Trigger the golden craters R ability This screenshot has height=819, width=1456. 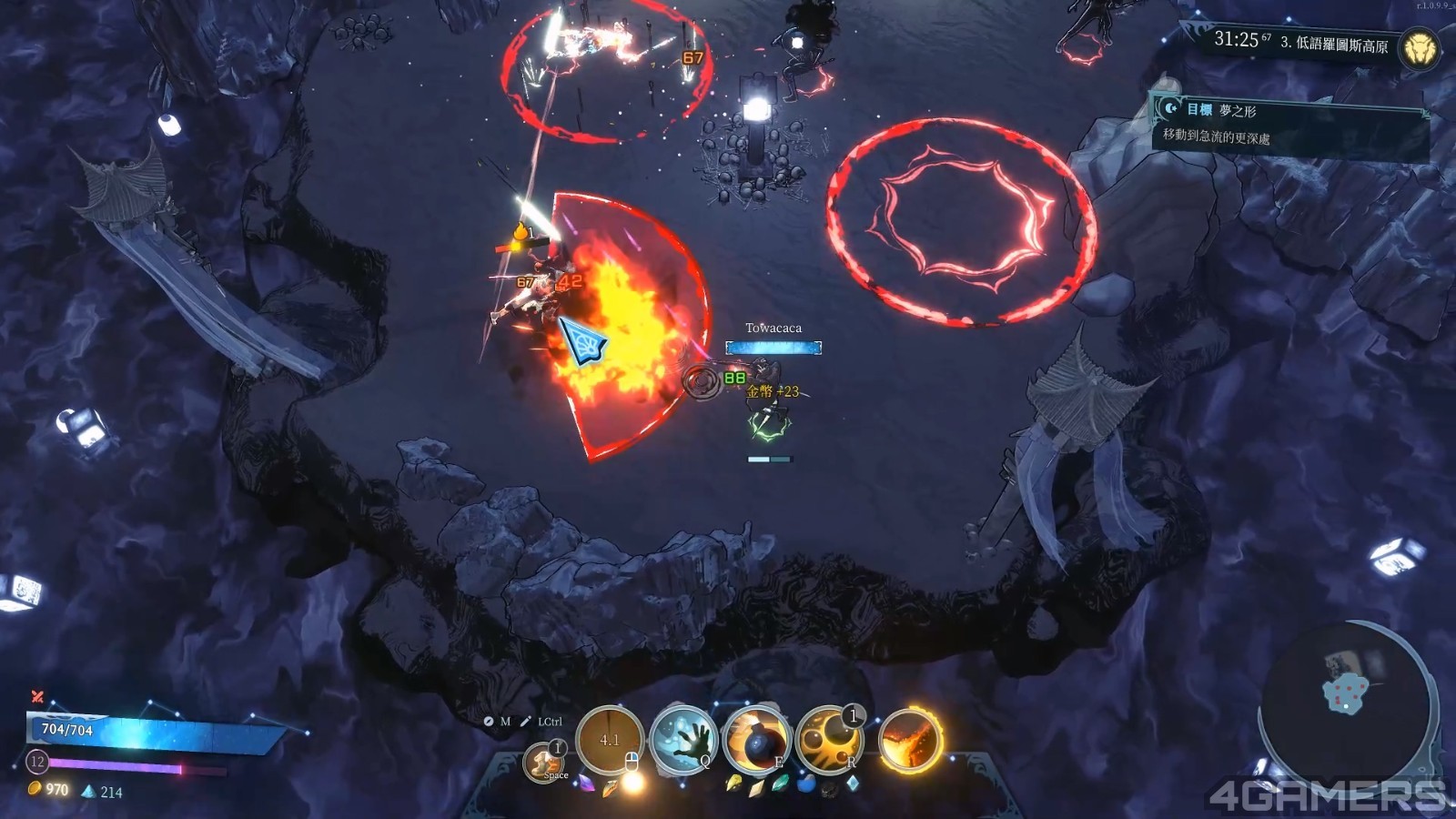[829, 739]
